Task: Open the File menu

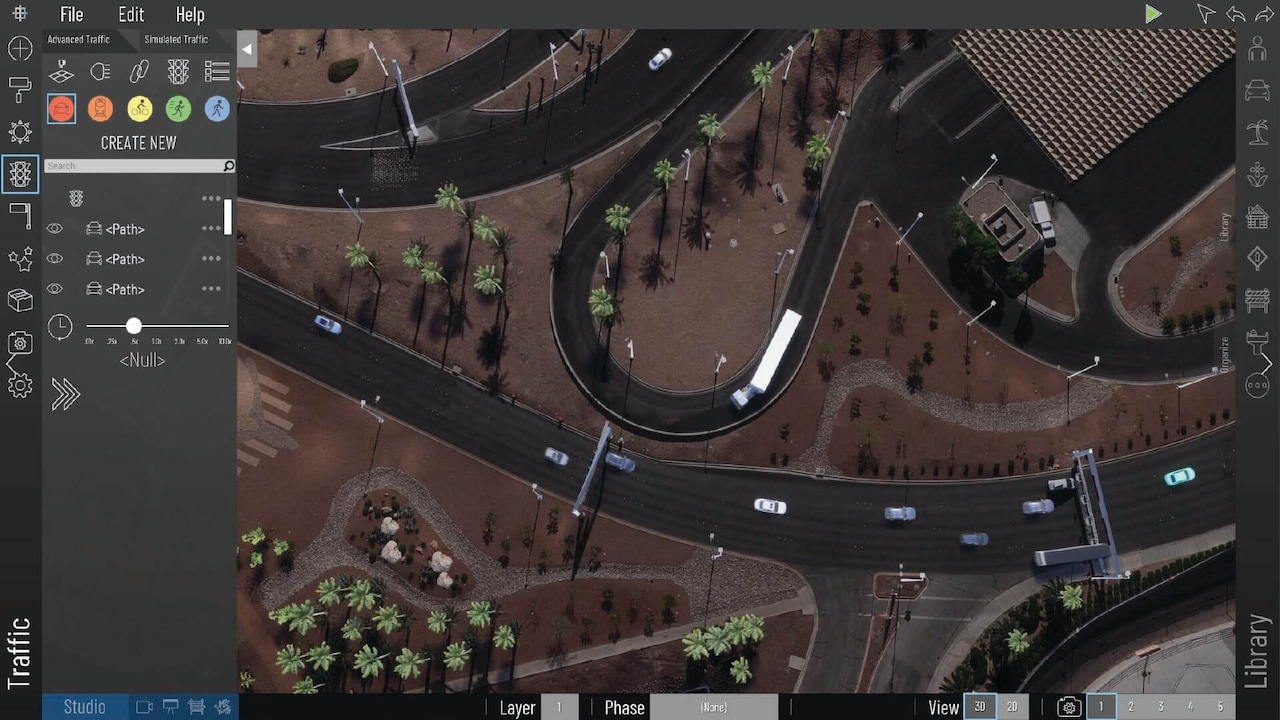Action: click(x=71, y=15)
